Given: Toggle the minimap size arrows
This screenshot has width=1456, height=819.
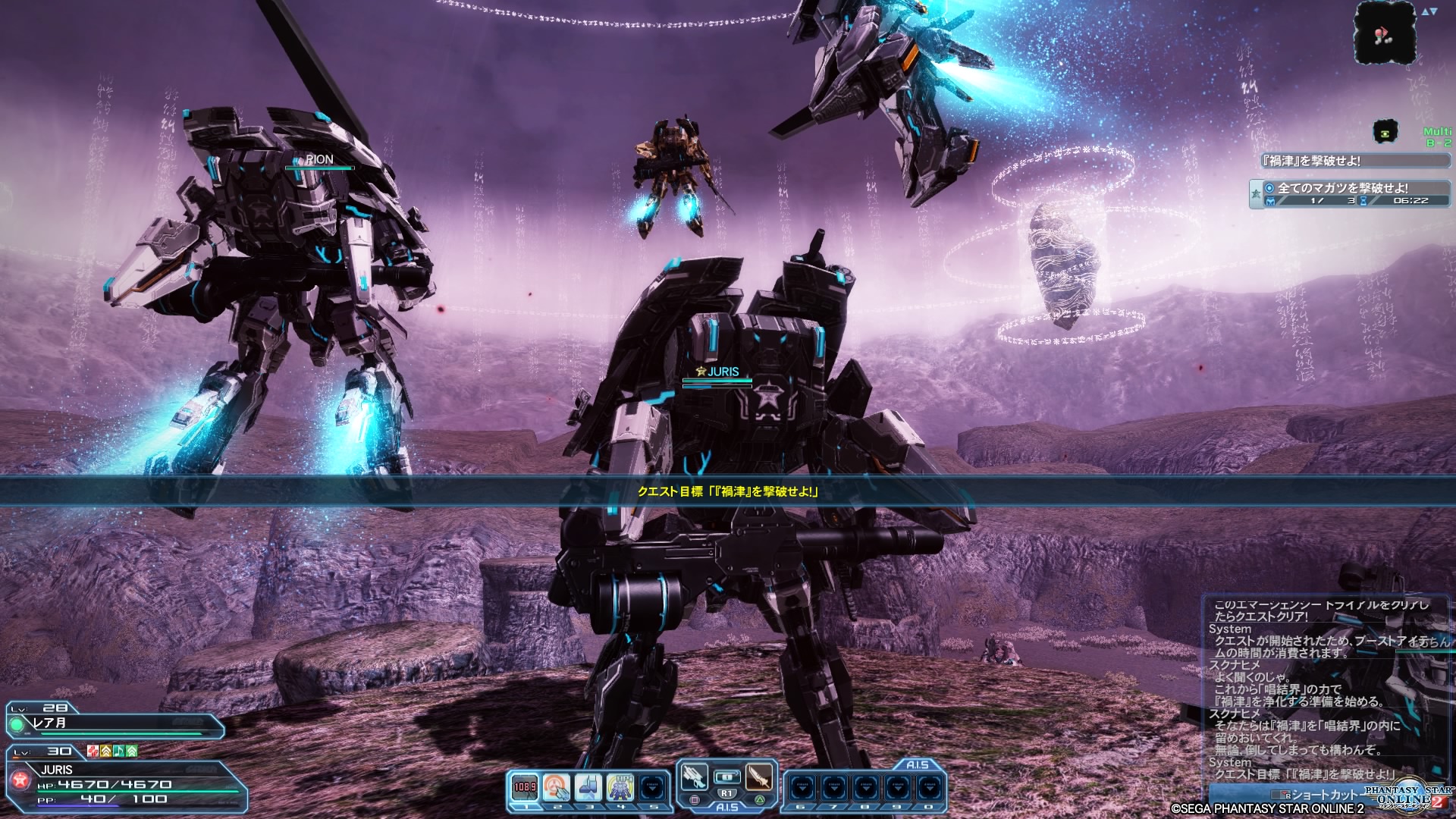Looking at the screenshot, I should click(1429, 12).
